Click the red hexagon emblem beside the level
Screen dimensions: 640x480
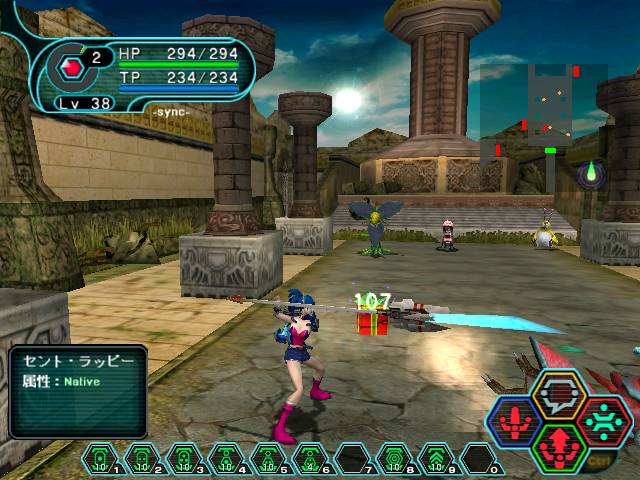[72, 68]
